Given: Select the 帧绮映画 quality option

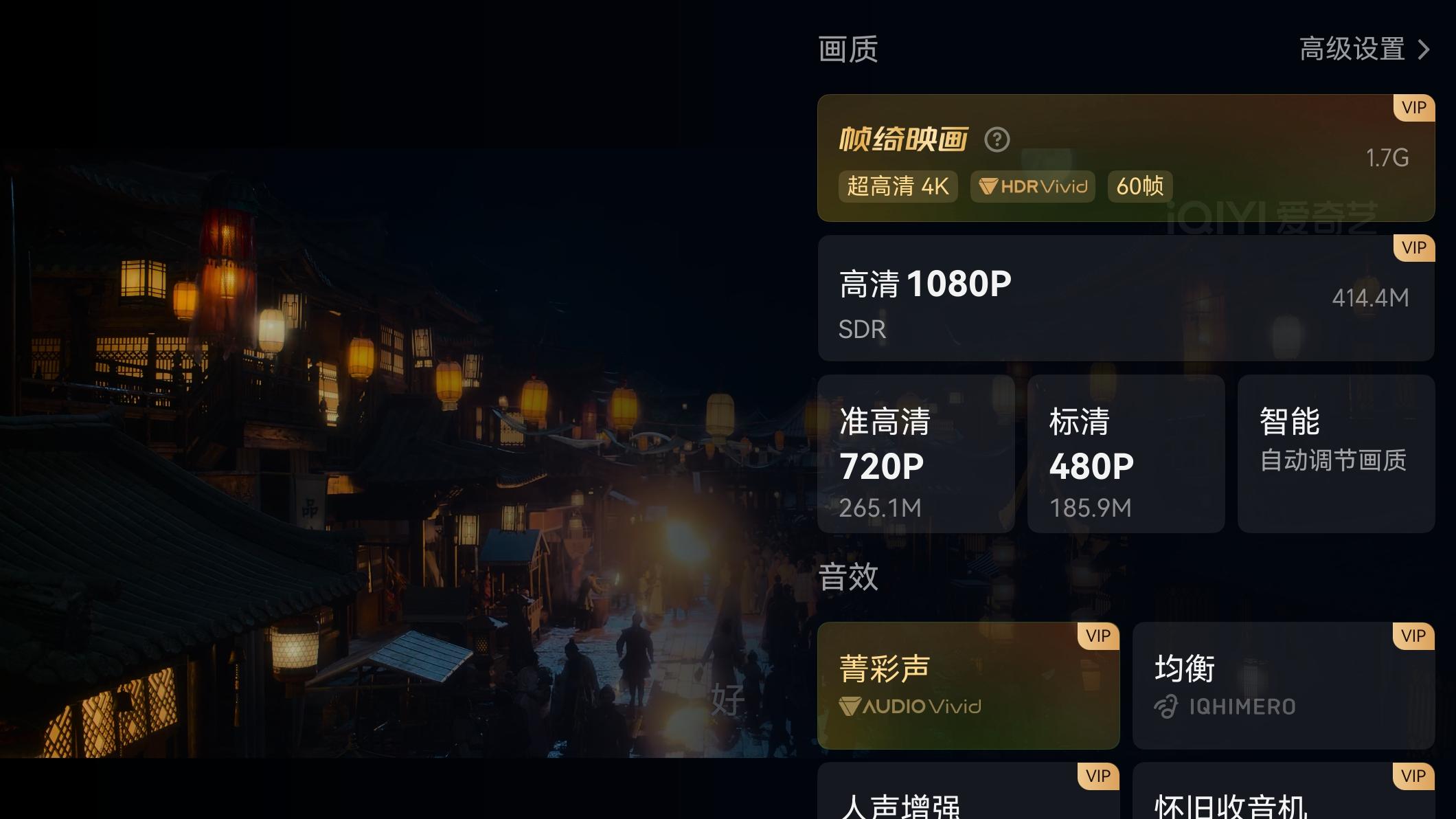Looking at the screenshot, I should [x=1126, y=158].
